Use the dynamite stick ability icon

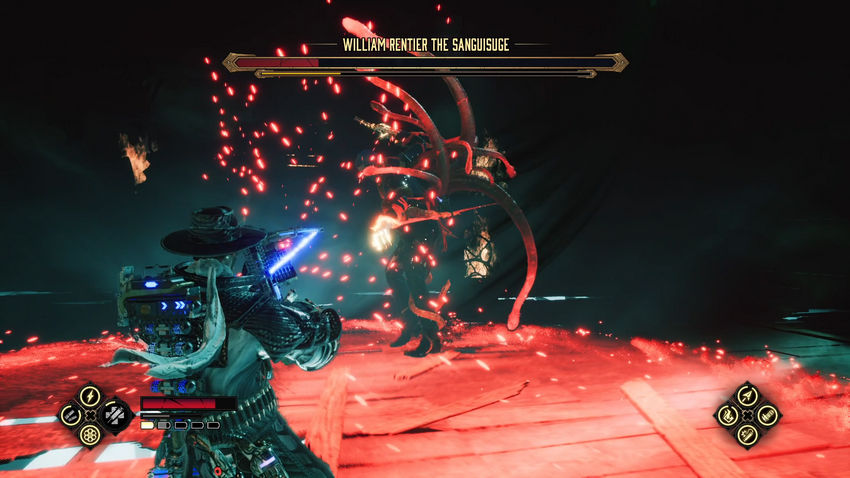point(747,435)
